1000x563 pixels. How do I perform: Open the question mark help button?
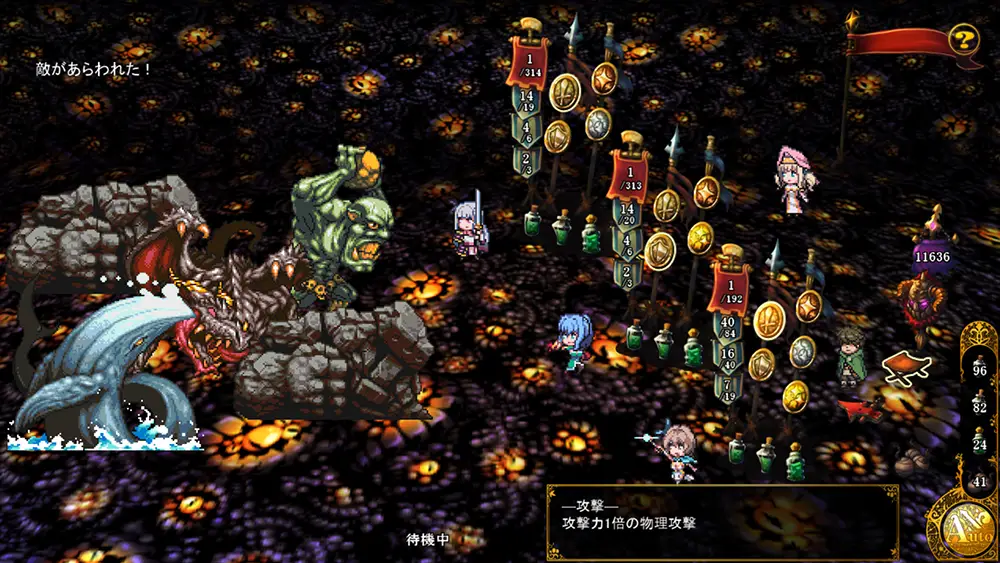963,40
